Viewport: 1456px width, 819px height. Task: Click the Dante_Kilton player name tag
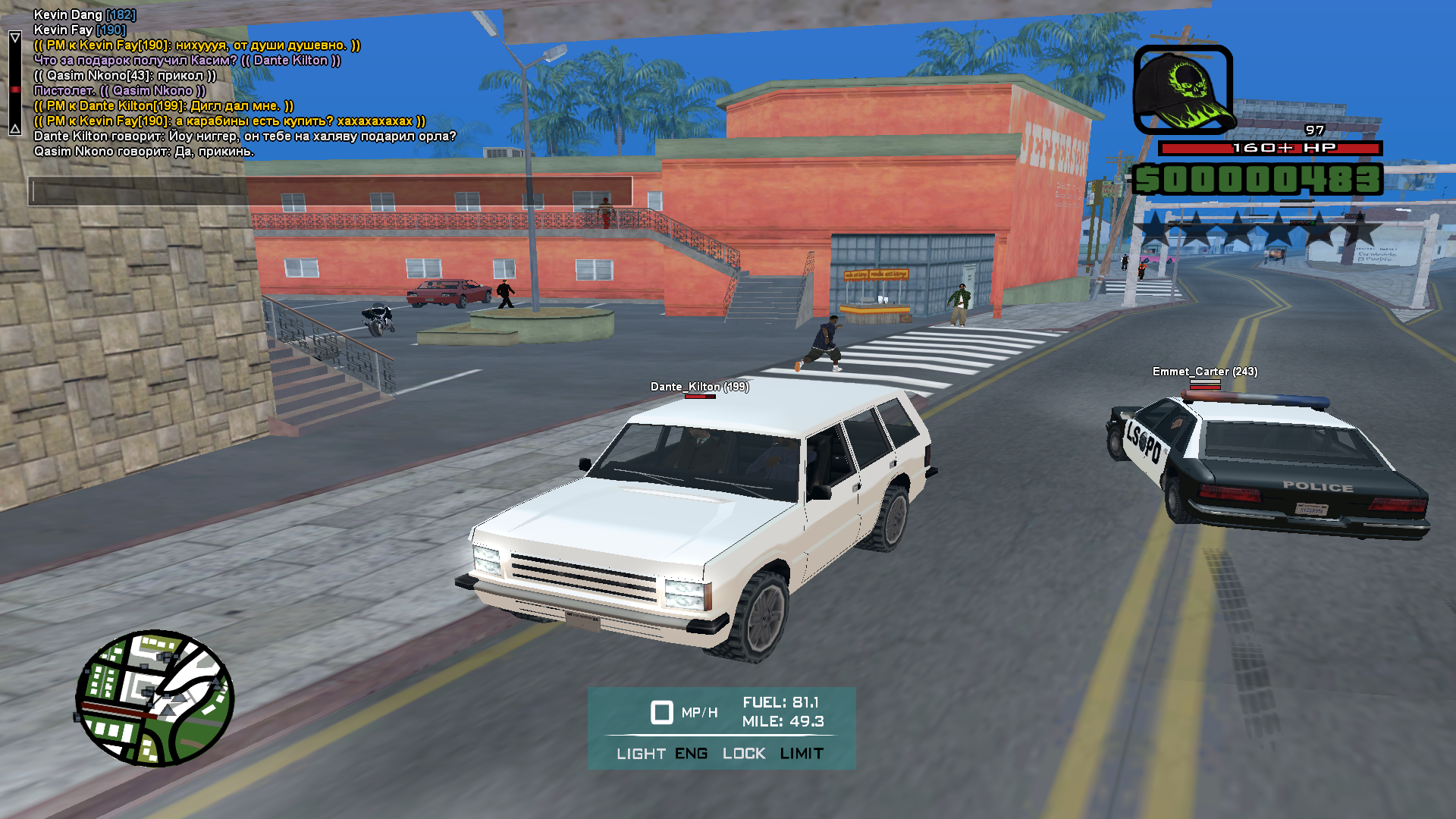pos(699,387)
